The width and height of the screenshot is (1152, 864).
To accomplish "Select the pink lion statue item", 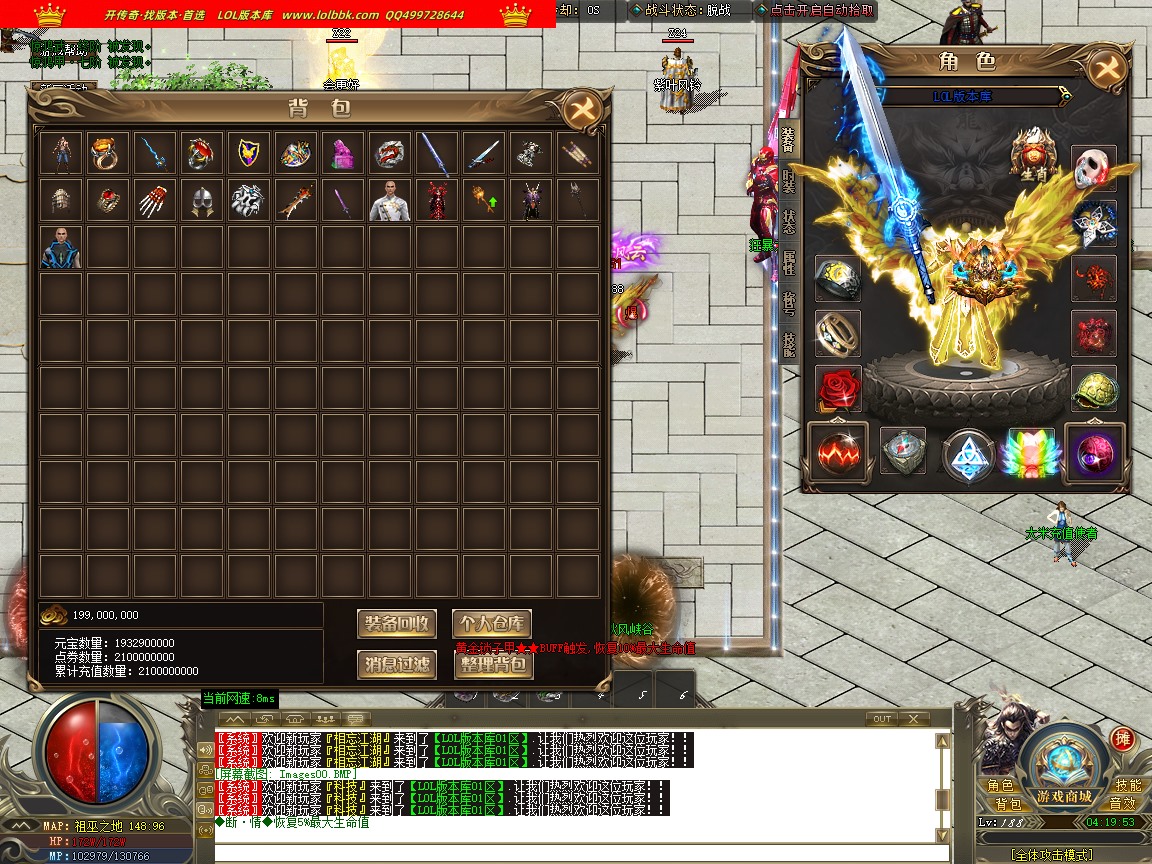I will 343,153.
